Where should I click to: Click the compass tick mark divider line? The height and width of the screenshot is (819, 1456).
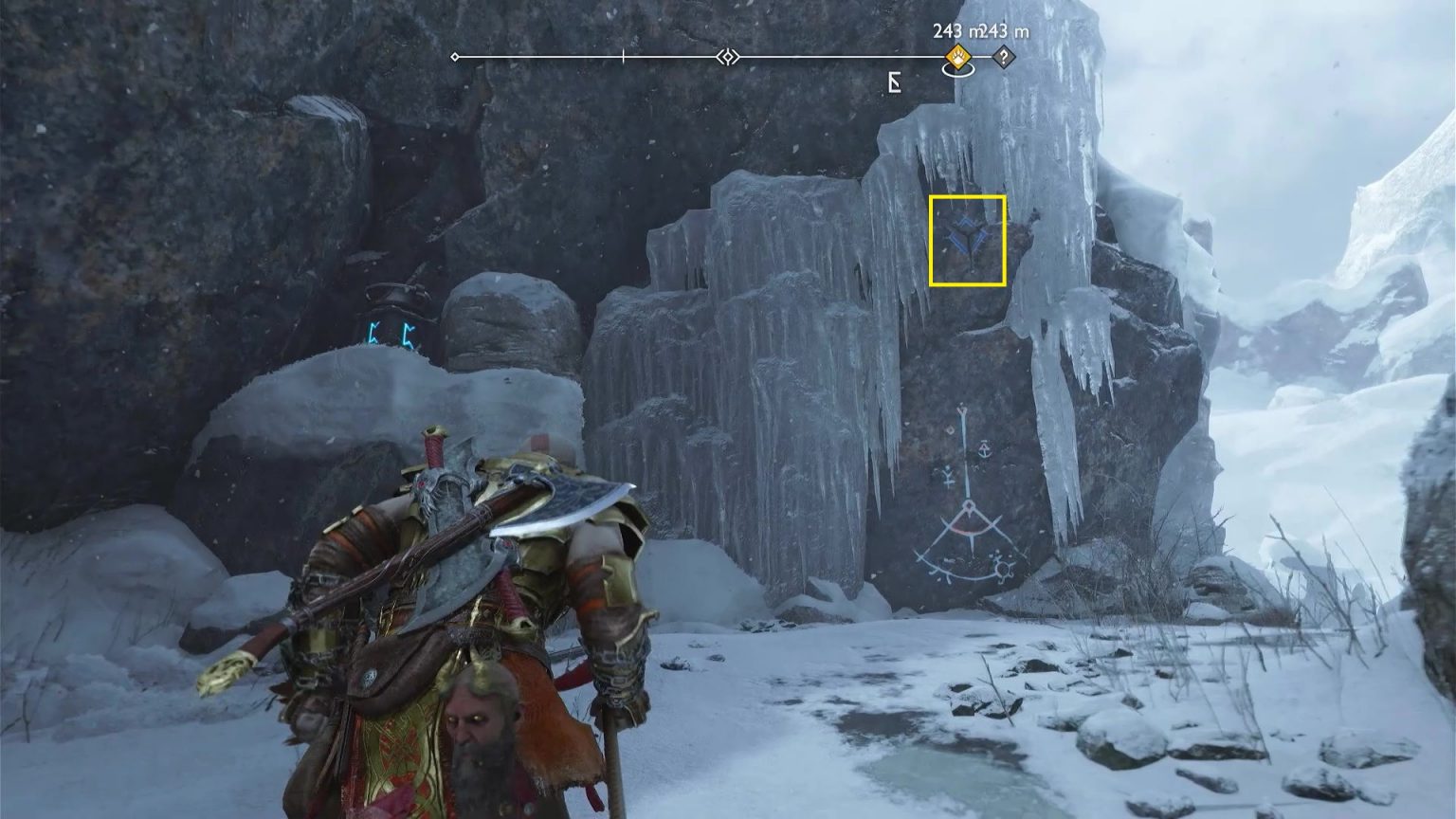tap(623, 57)
